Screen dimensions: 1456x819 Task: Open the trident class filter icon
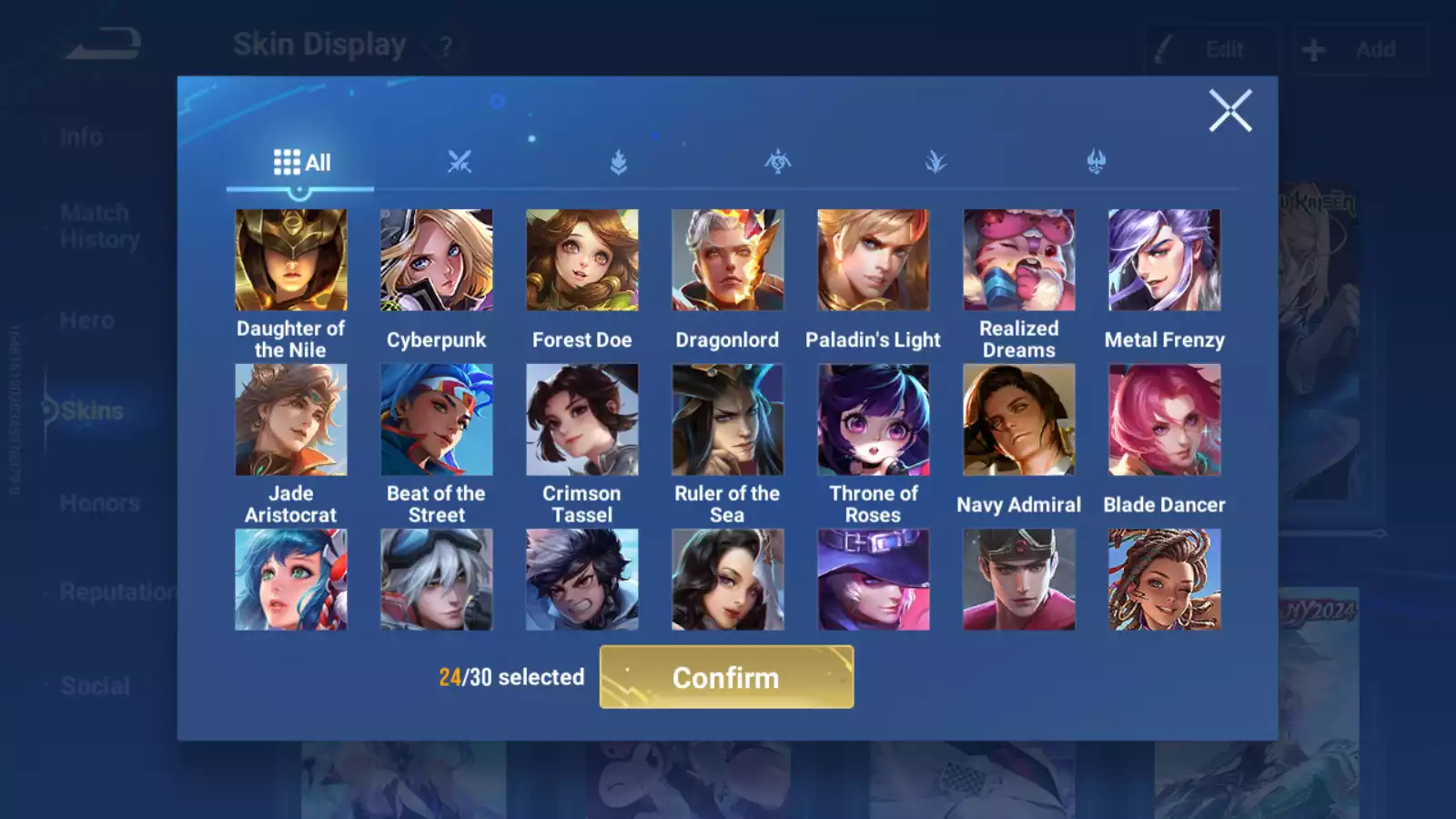coord(1095,161)
